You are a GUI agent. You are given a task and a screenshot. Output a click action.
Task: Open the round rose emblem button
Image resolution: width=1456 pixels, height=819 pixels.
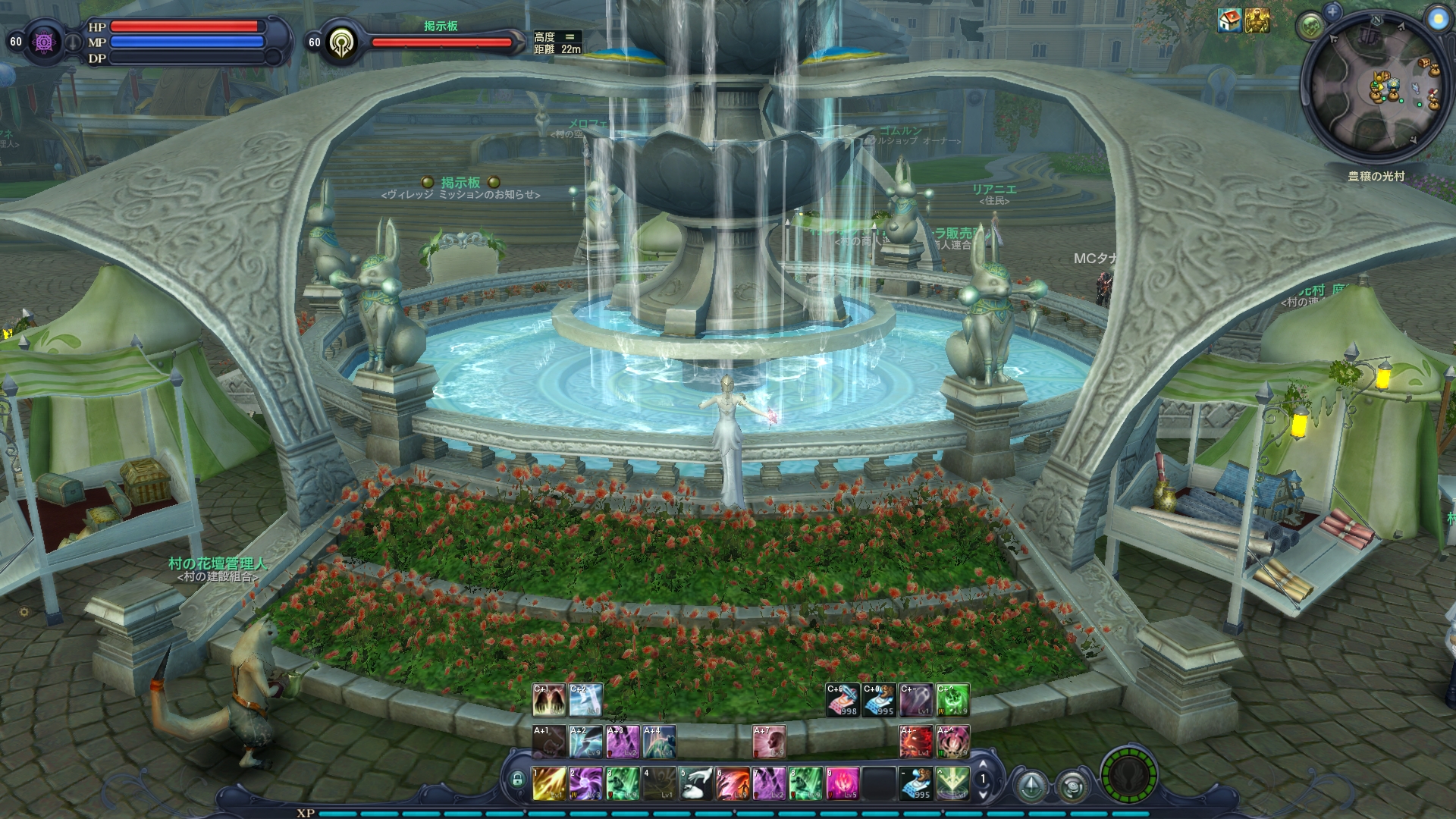click(1072, 786)
